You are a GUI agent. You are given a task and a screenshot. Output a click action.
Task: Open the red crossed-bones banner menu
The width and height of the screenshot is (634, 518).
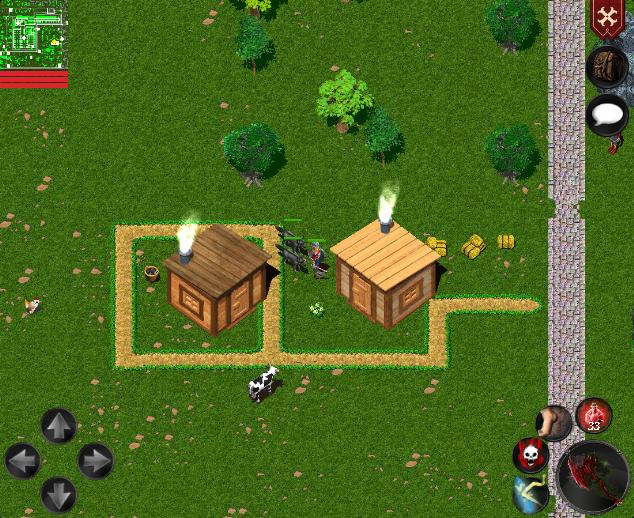(606, 20)
